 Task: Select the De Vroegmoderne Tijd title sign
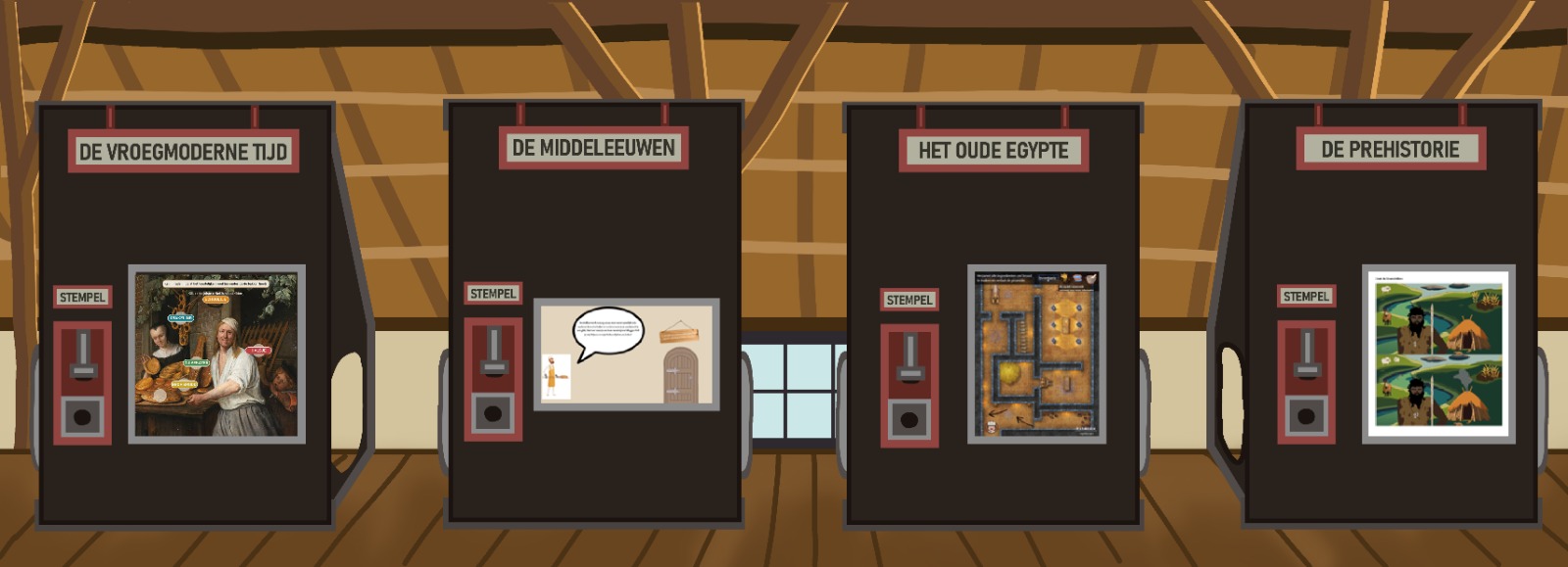coord(183,152)
